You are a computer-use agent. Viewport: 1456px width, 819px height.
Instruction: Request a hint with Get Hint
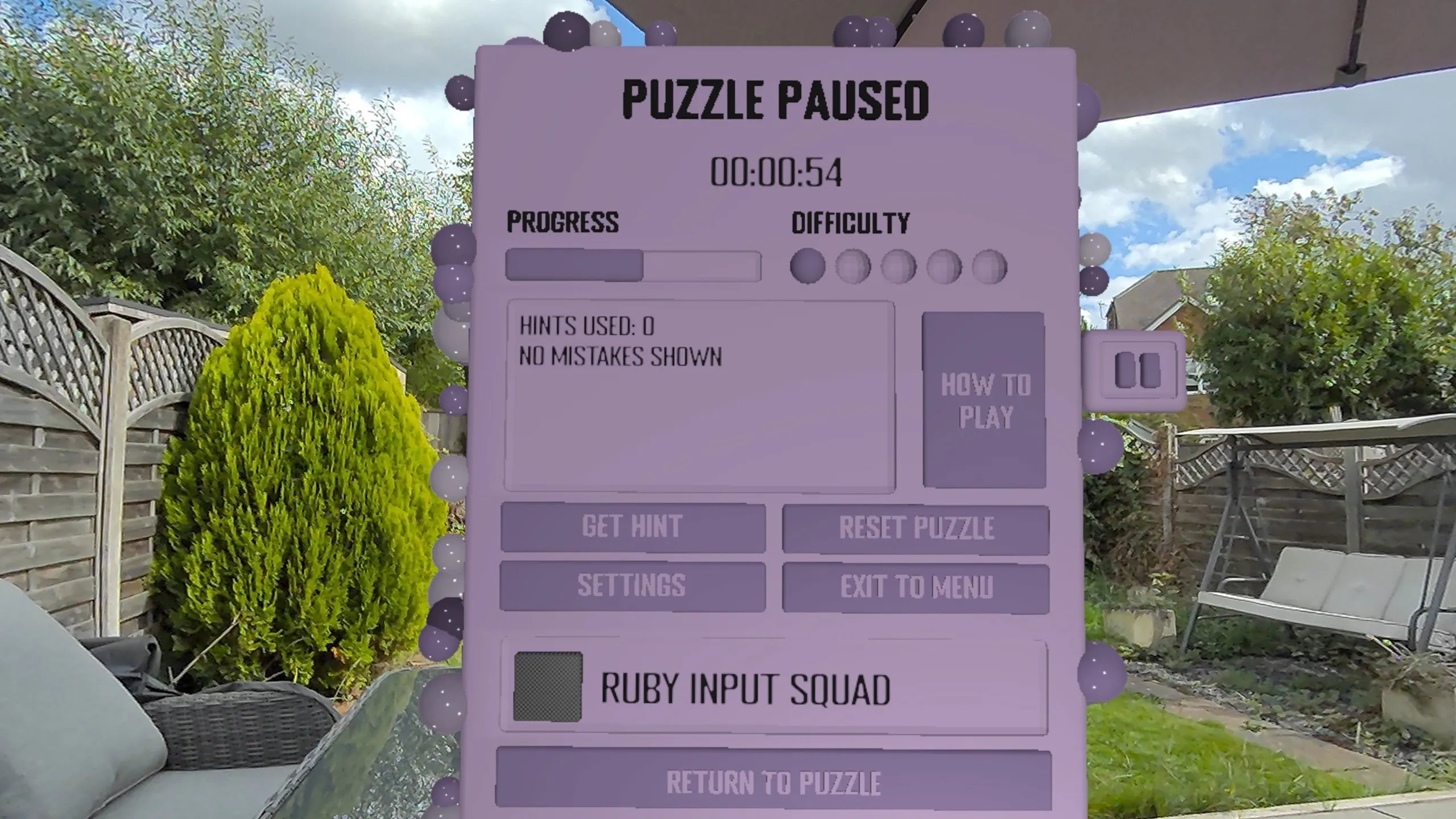click(632, 527)
